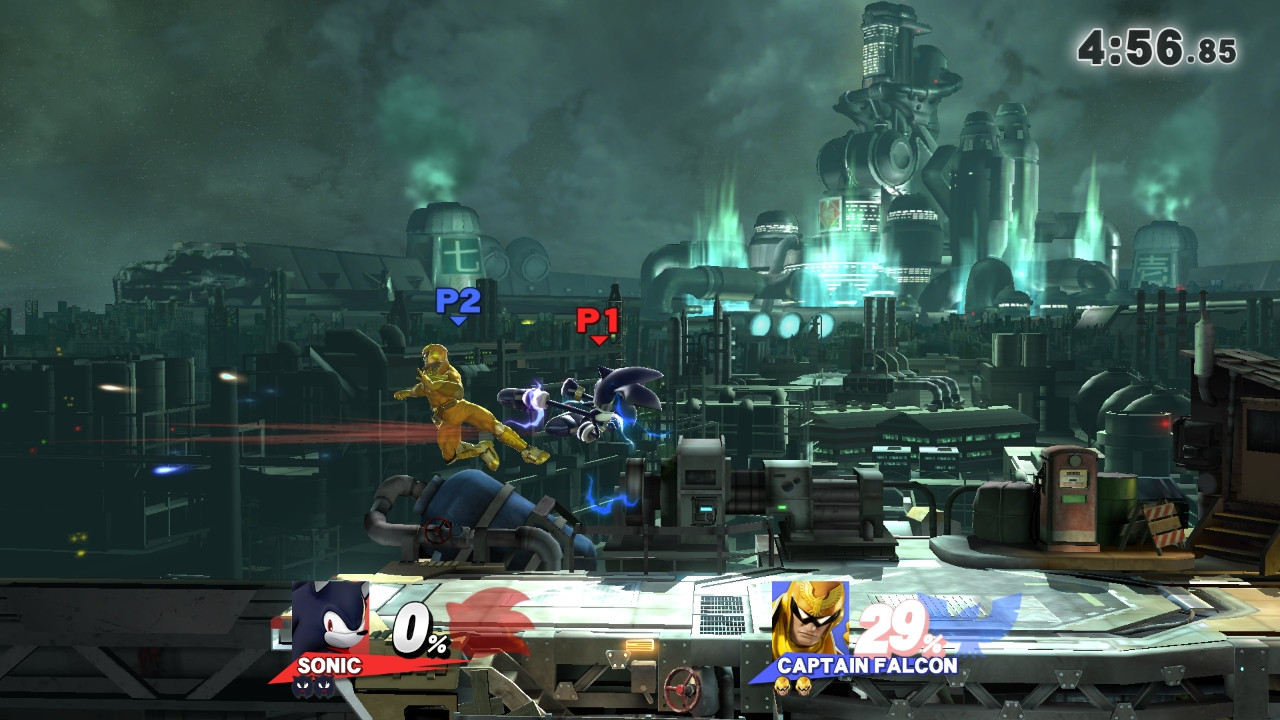
Task: Click the Captain Falcon portrait icon
Action: [x=808, y=616]
